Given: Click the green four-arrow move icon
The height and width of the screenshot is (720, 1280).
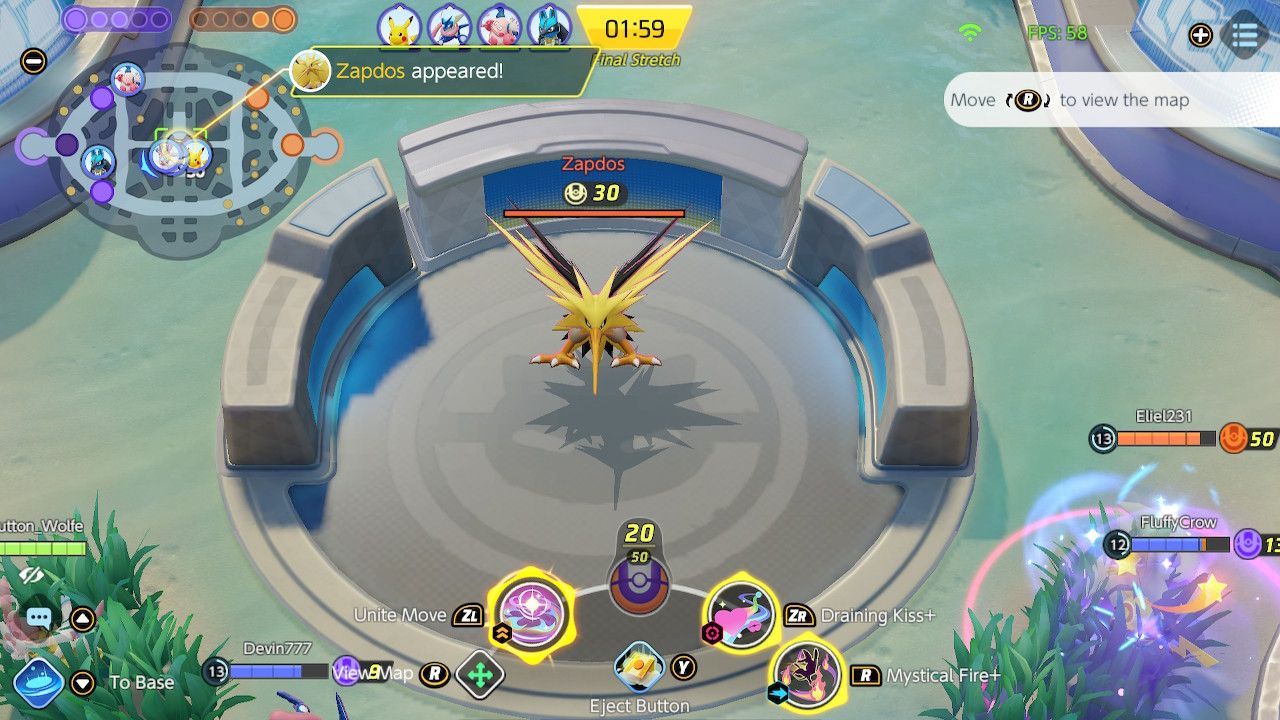Looking at the screenshot, I should (x=480, y=675).
